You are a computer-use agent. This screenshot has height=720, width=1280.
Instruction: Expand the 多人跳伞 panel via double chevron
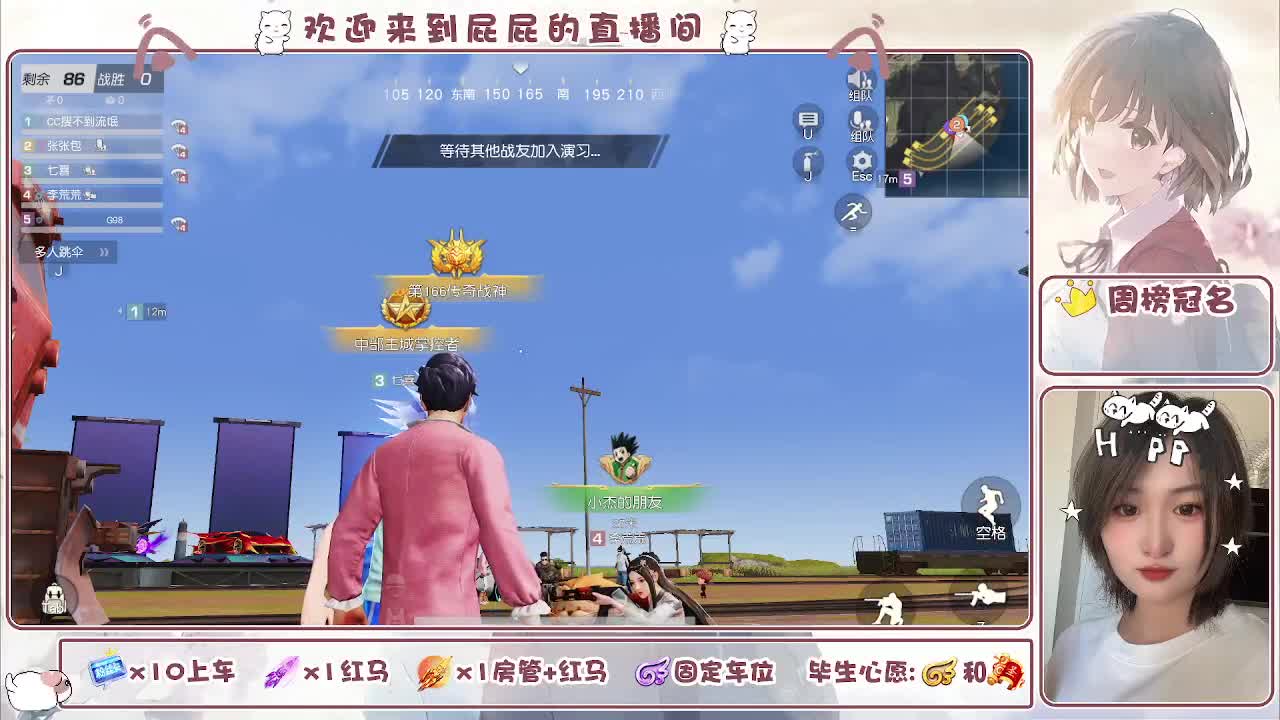(x=103, y=252)
